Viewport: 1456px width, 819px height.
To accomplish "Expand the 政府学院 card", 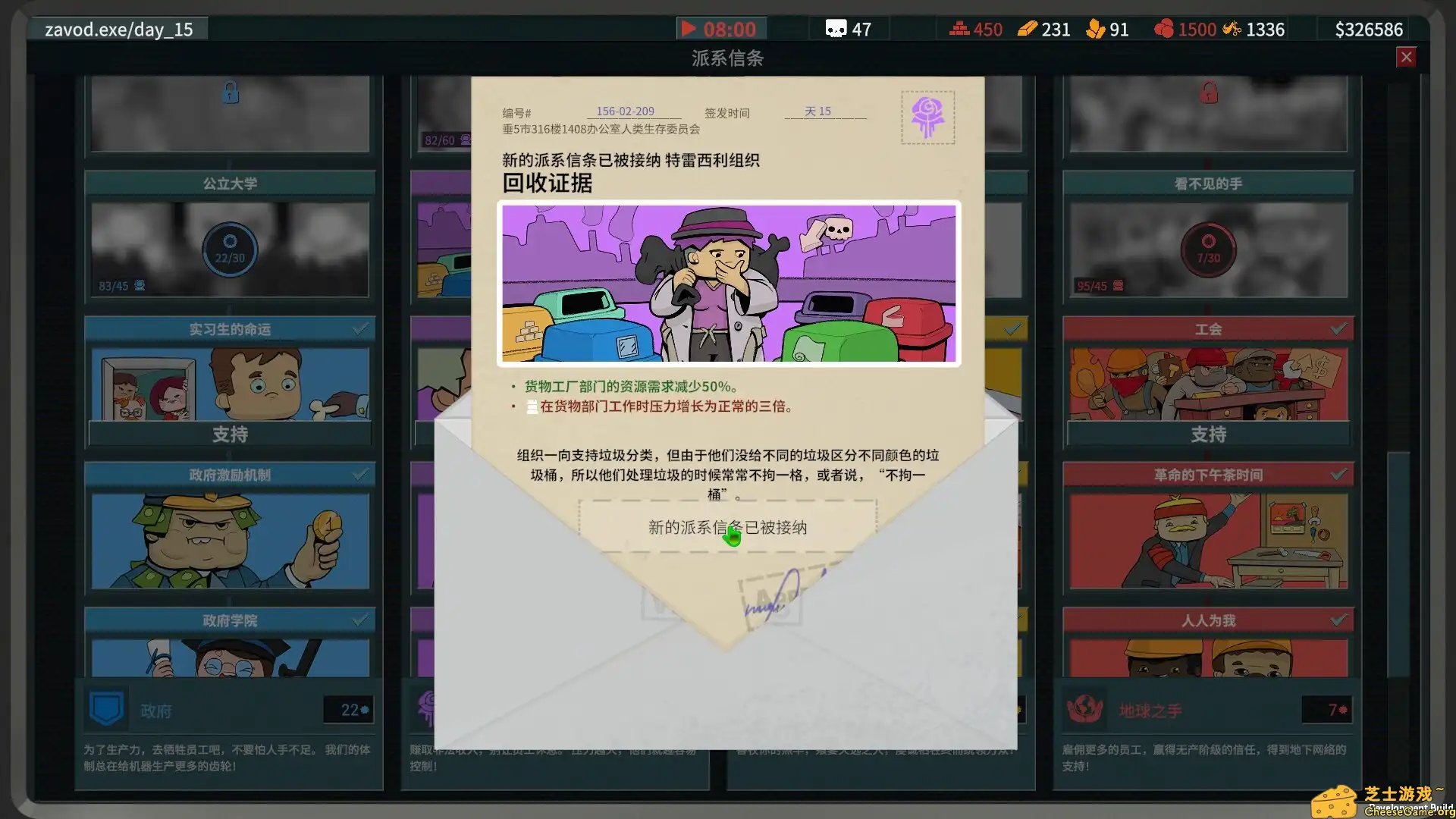I will pyautogui.click(x=230, y=620).
